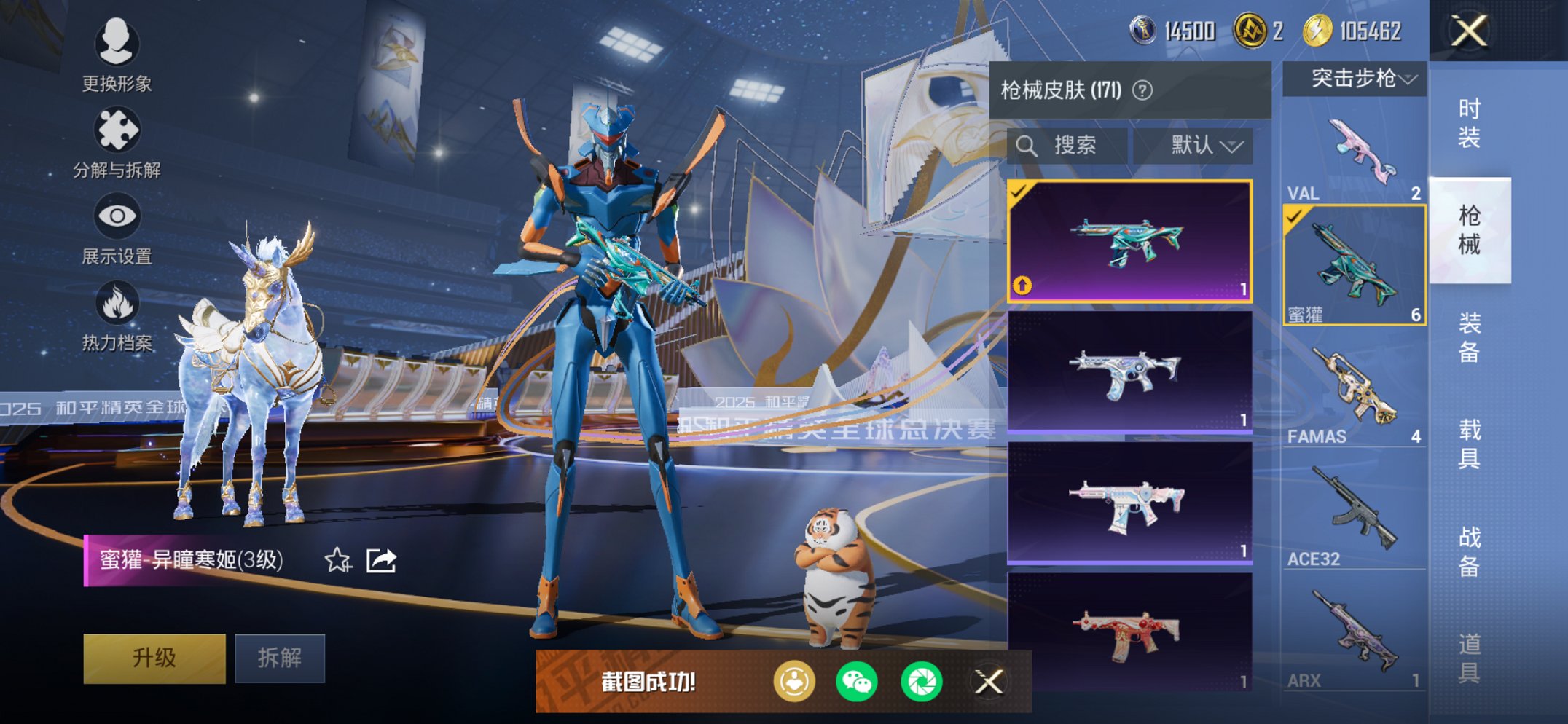Open the 更换形象 change appearance option
The height and width of the screenshot is (724, 1568).
click(117, 55)
